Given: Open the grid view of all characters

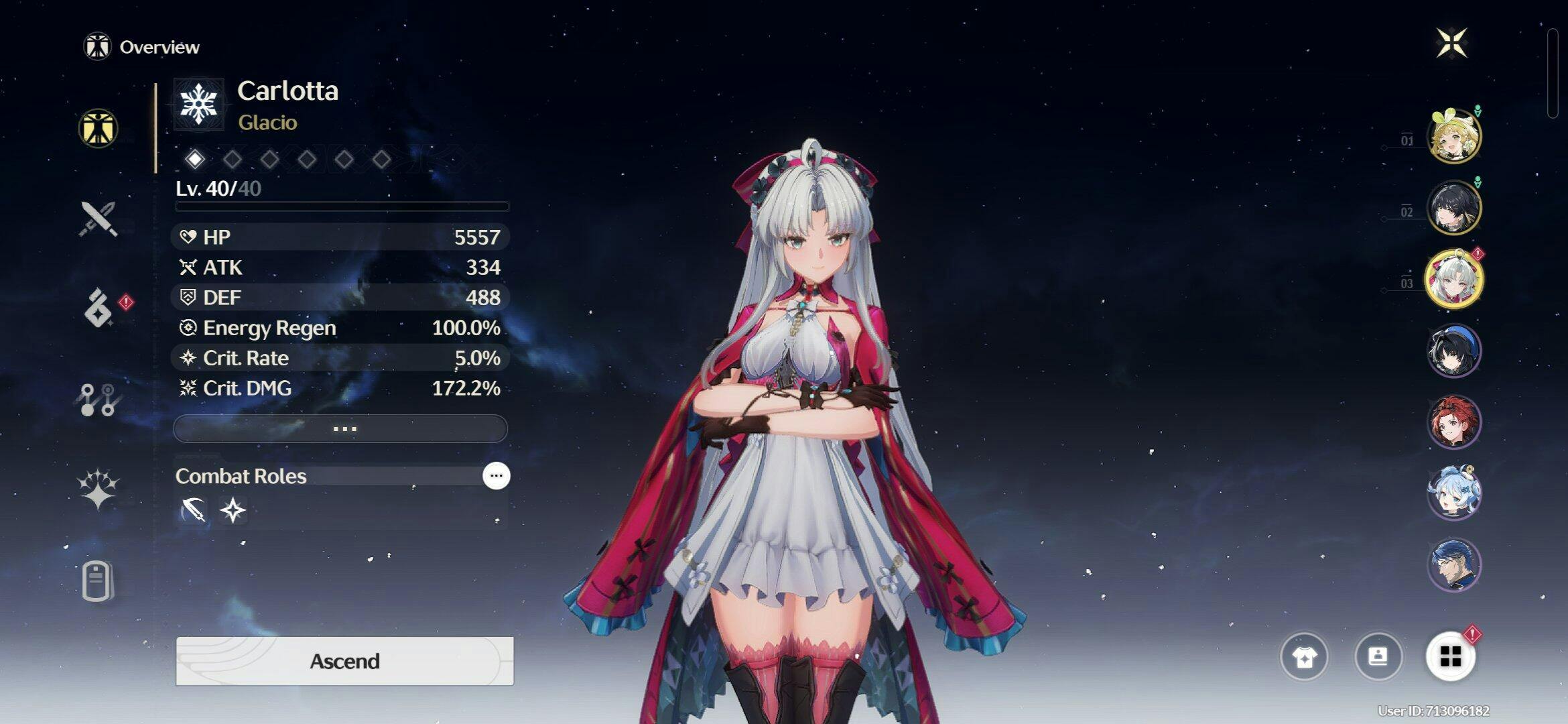Looking at the screenshot, I should tap(1451, 656).
